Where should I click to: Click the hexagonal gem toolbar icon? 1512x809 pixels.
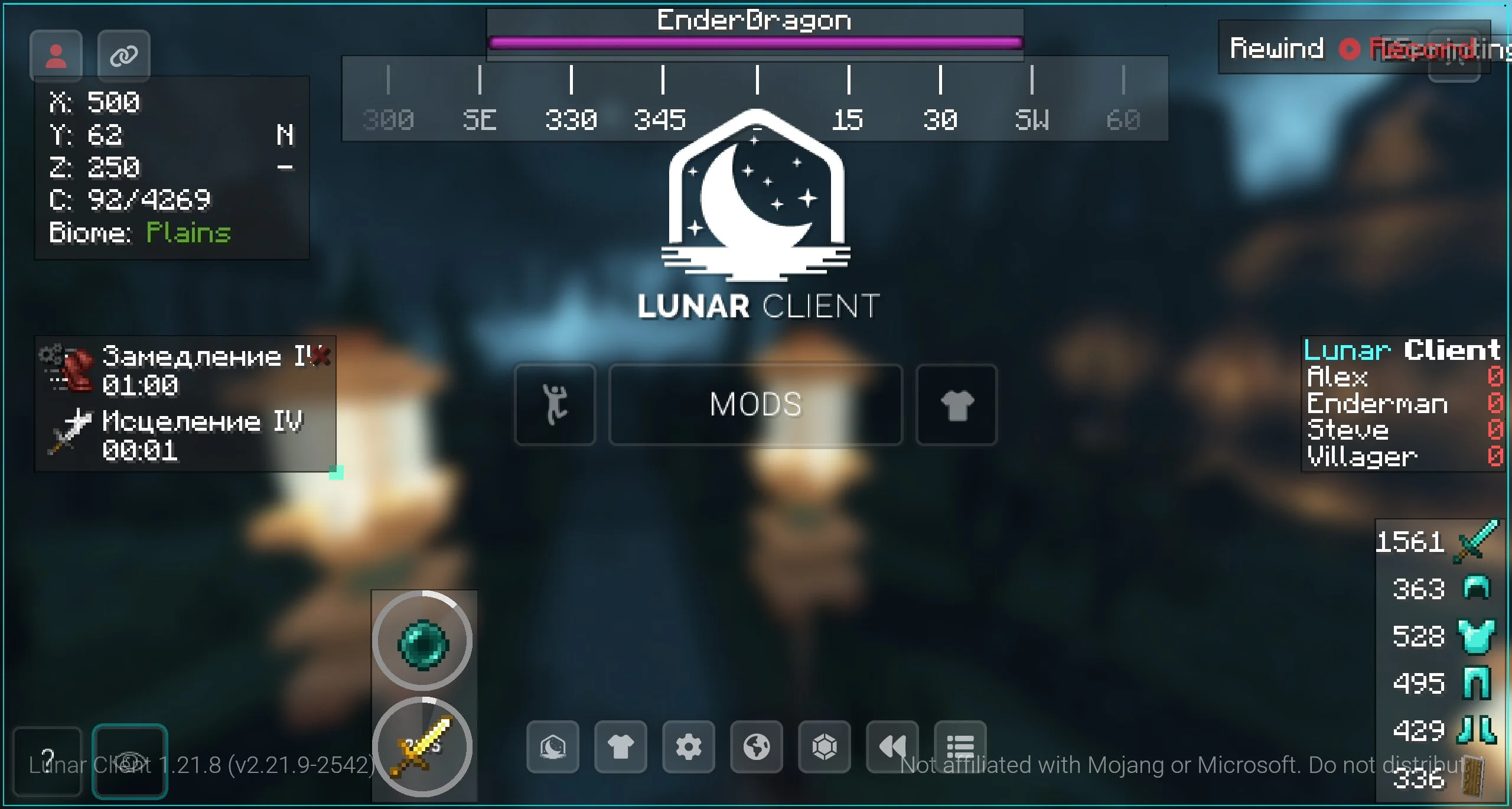click(x=824, y=747)
